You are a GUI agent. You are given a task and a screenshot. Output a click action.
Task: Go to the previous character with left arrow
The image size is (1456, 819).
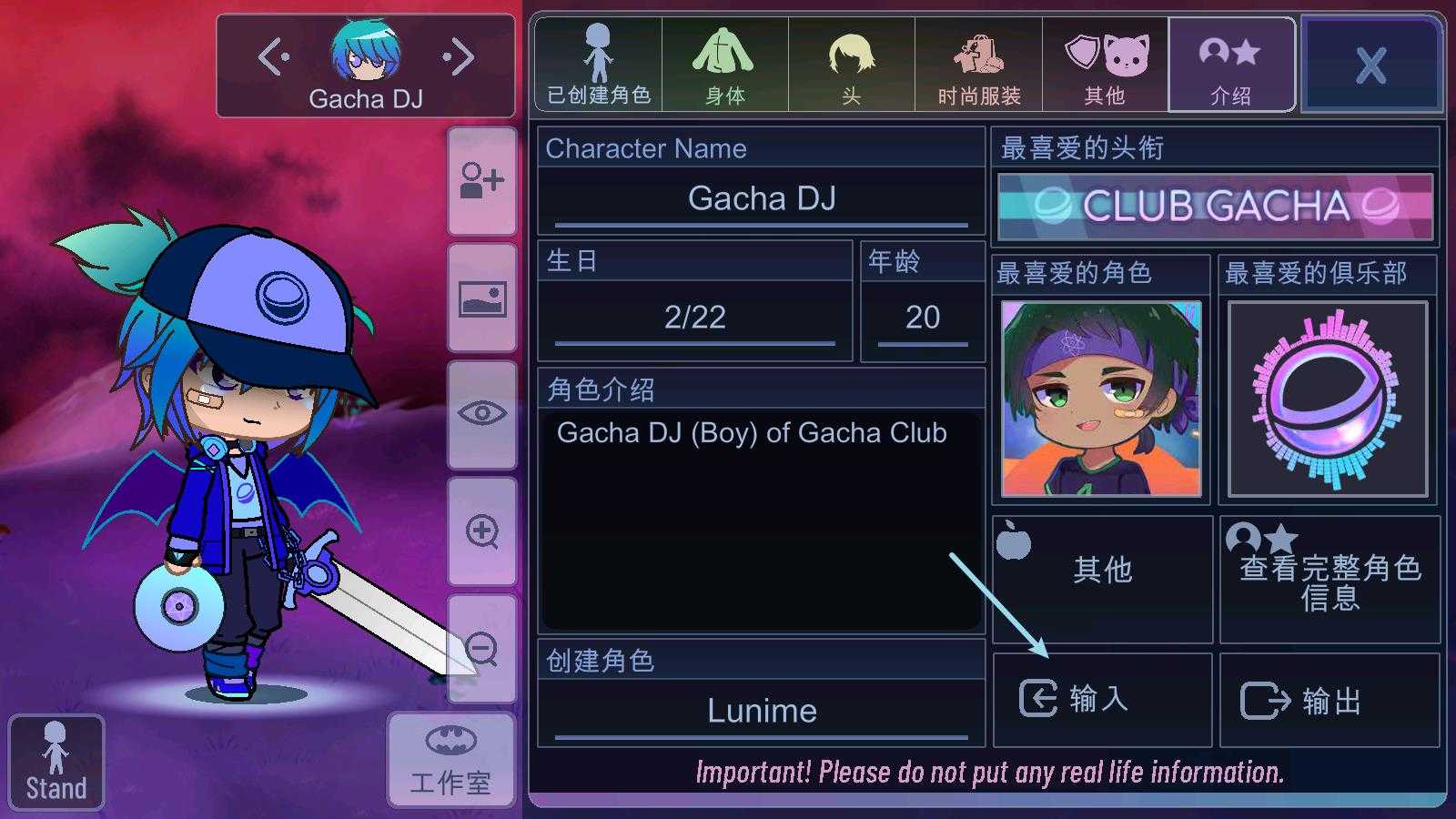[x=274, y=57]
